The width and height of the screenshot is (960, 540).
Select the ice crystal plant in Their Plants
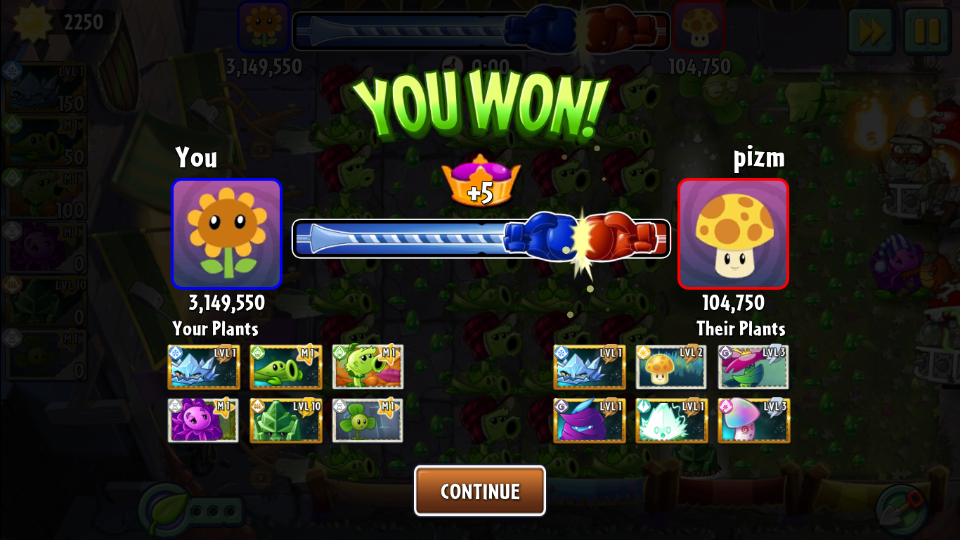(x=590, y=367)
